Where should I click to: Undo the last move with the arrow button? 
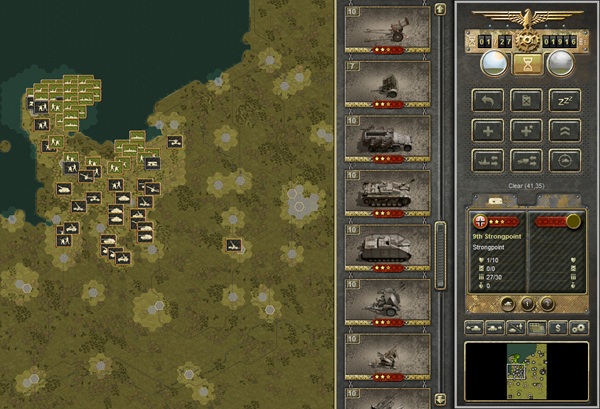click(x=487, y=100)
